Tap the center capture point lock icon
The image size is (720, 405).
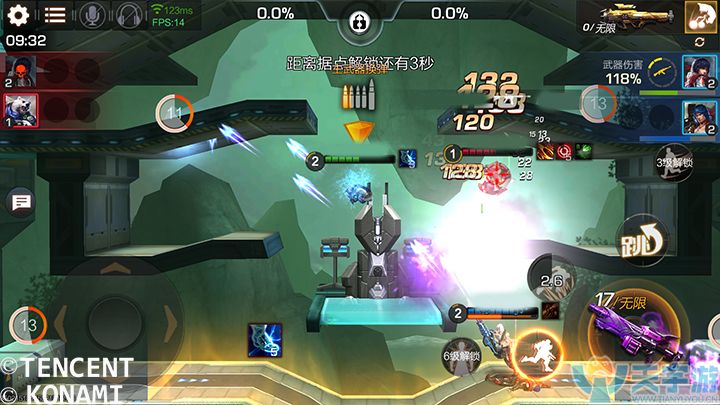pyautogui.click(x=359, y=22)
